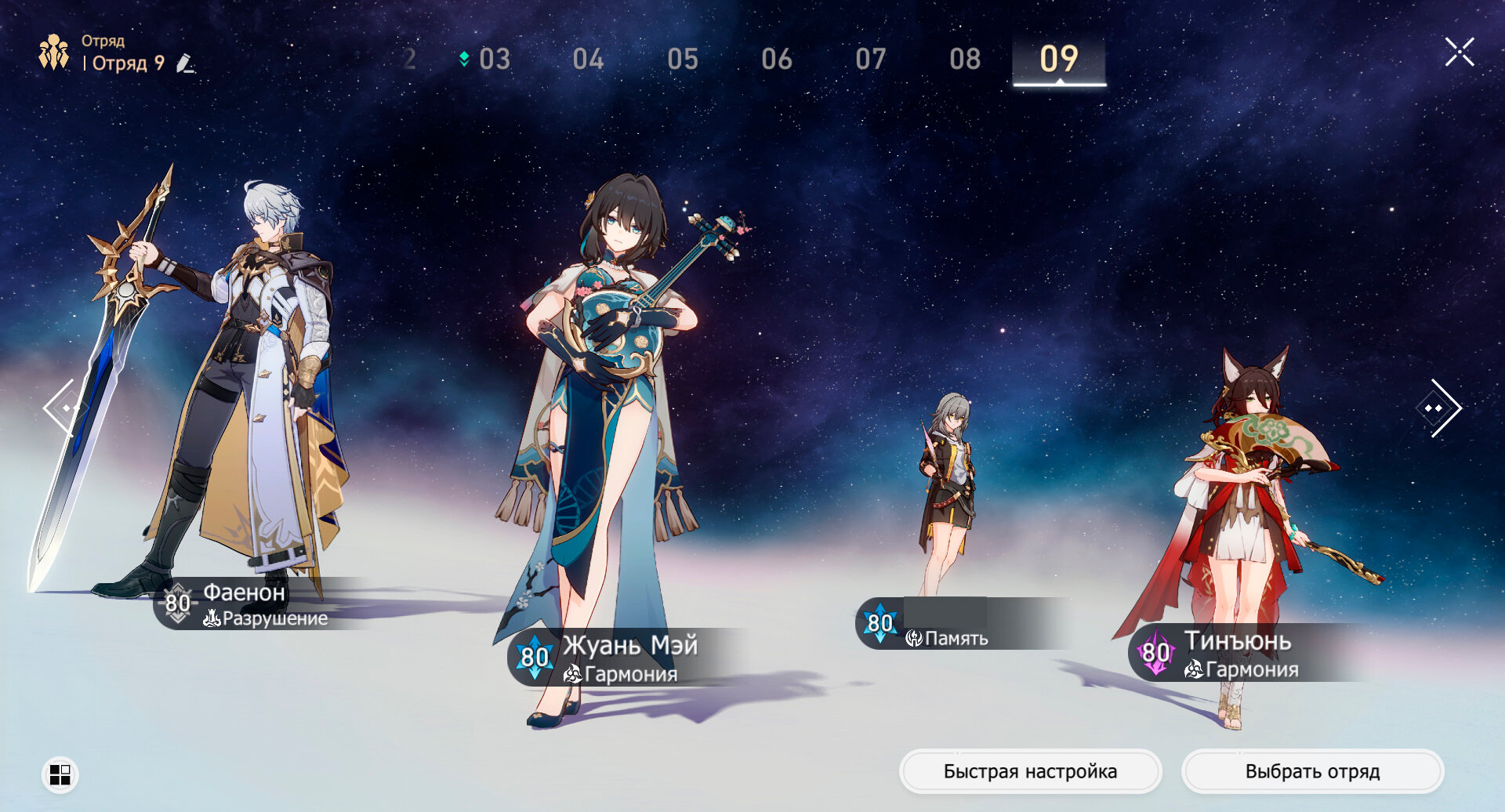Go to next team with right arrow

pyautogui.click(x=1440, y=408)
